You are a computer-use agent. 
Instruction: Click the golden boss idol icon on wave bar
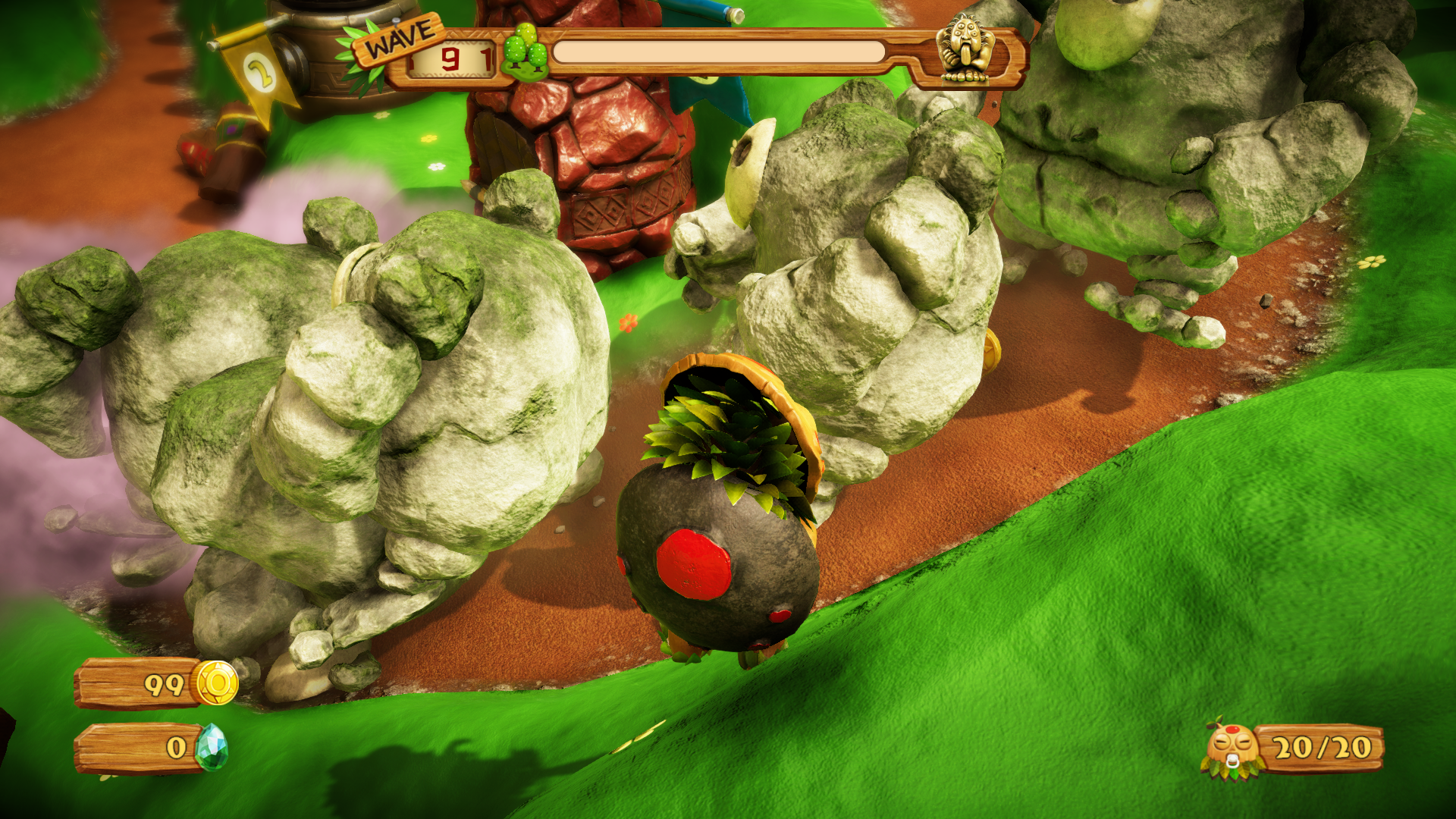[965, 49]
